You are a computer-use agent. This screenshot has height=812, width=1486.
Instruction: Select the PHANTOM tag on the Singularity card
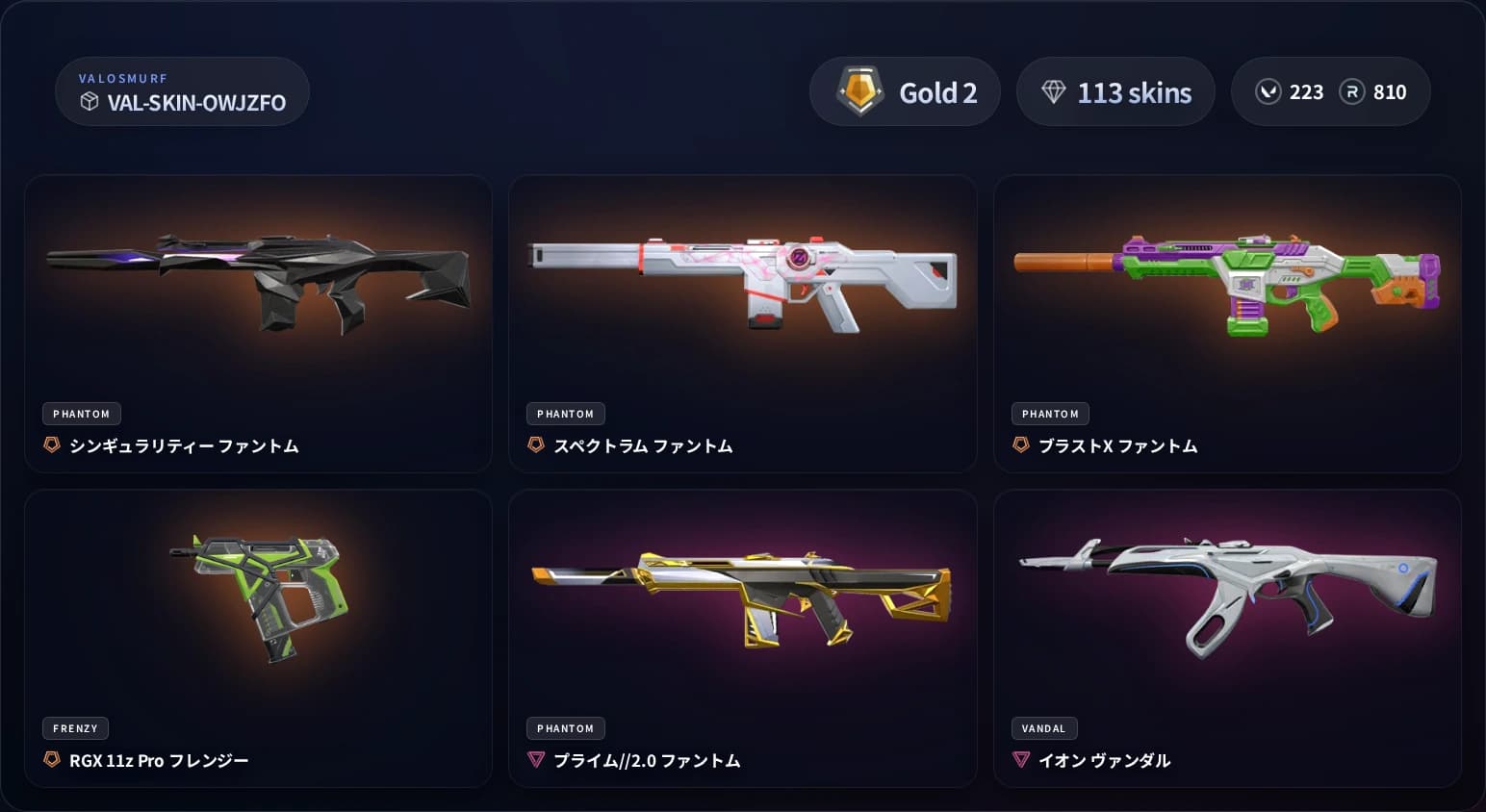81,414
